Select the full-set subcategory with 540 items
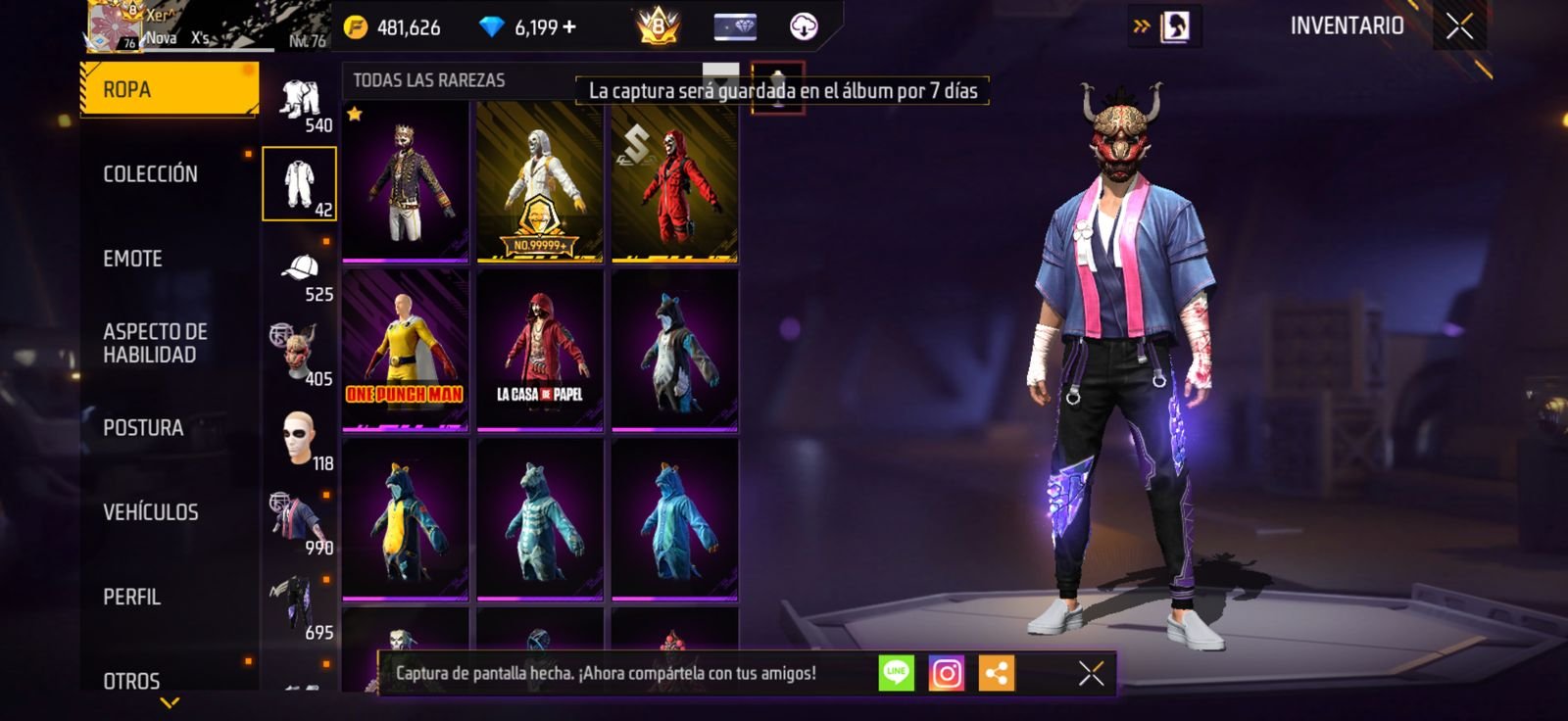Image resolution: width=1568 pixels, height=721 pixels. (x=300, y=106)
